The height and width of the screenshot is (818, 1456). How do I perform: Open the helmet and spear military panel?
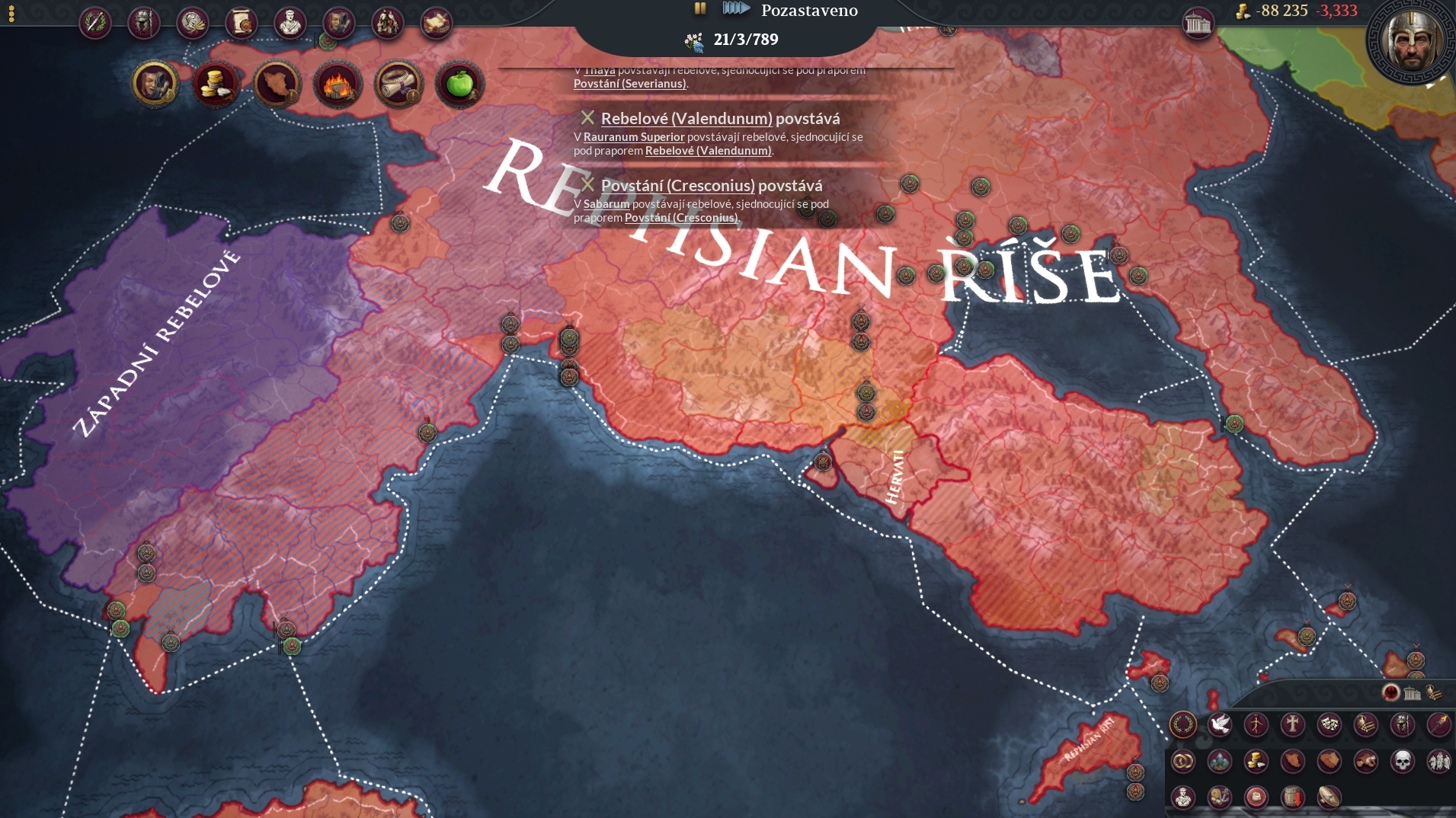click(144, 23)
